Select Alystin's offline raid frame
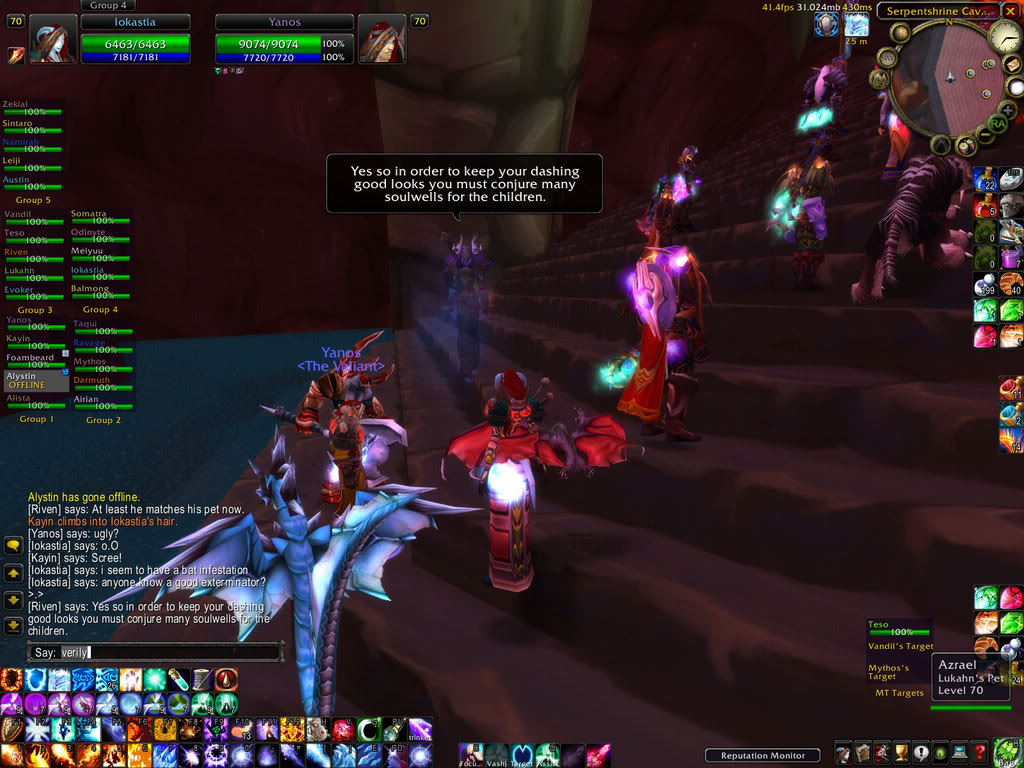Screen dimensions: 1024x768 tap(36, 380)
